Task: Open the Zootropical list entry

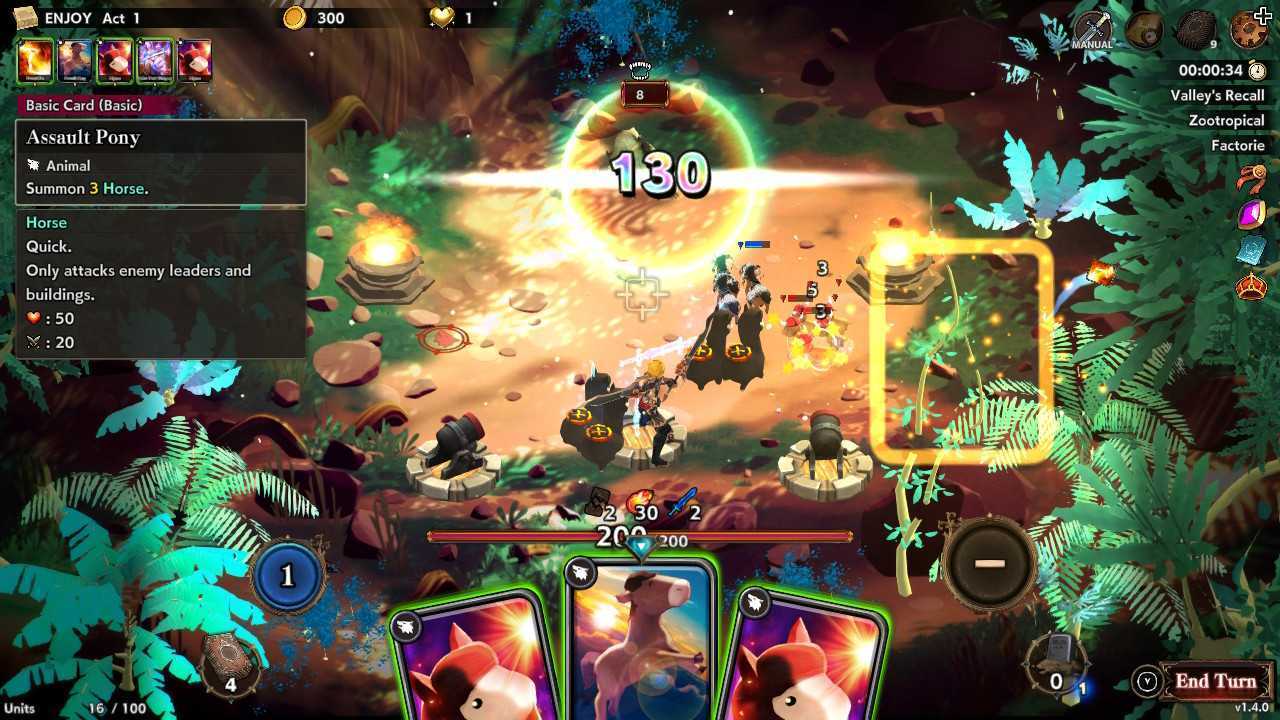Action: coord(1228,120)
